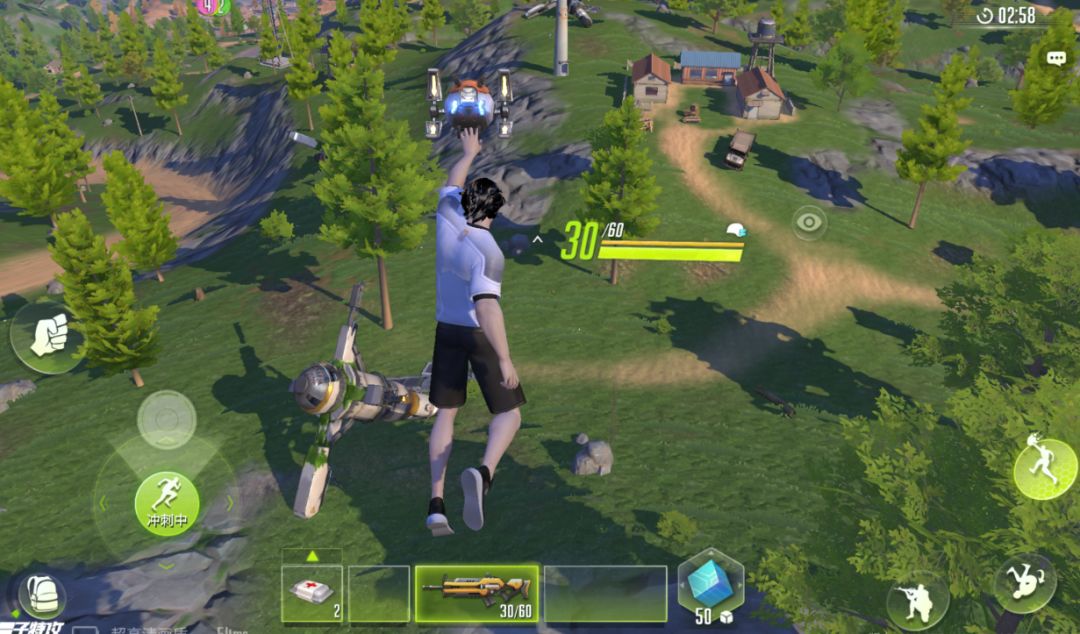The width and height of the screenshot is (1080, 634).
Task: Select the yellow rifle weapon slot
Action: 476,593
